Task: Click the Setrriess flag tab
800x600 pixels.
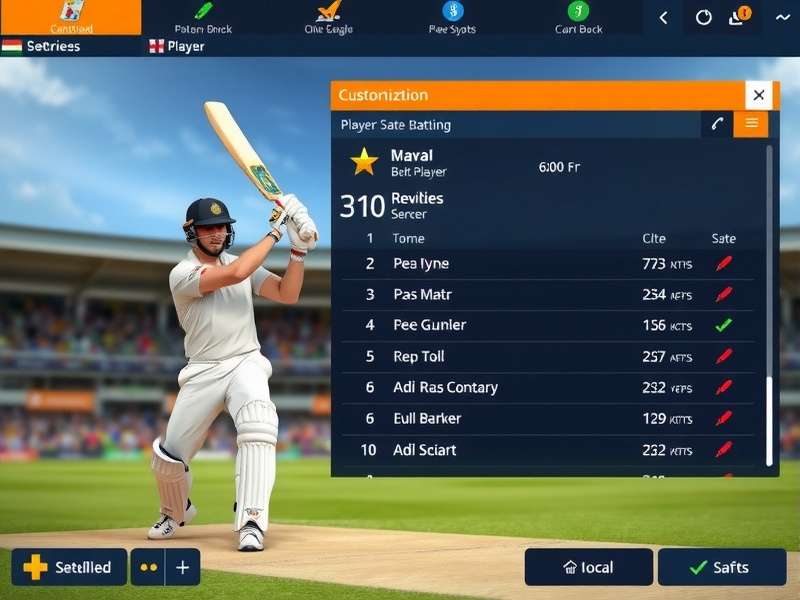Action: pyautogui.click(x=42, y=46)
